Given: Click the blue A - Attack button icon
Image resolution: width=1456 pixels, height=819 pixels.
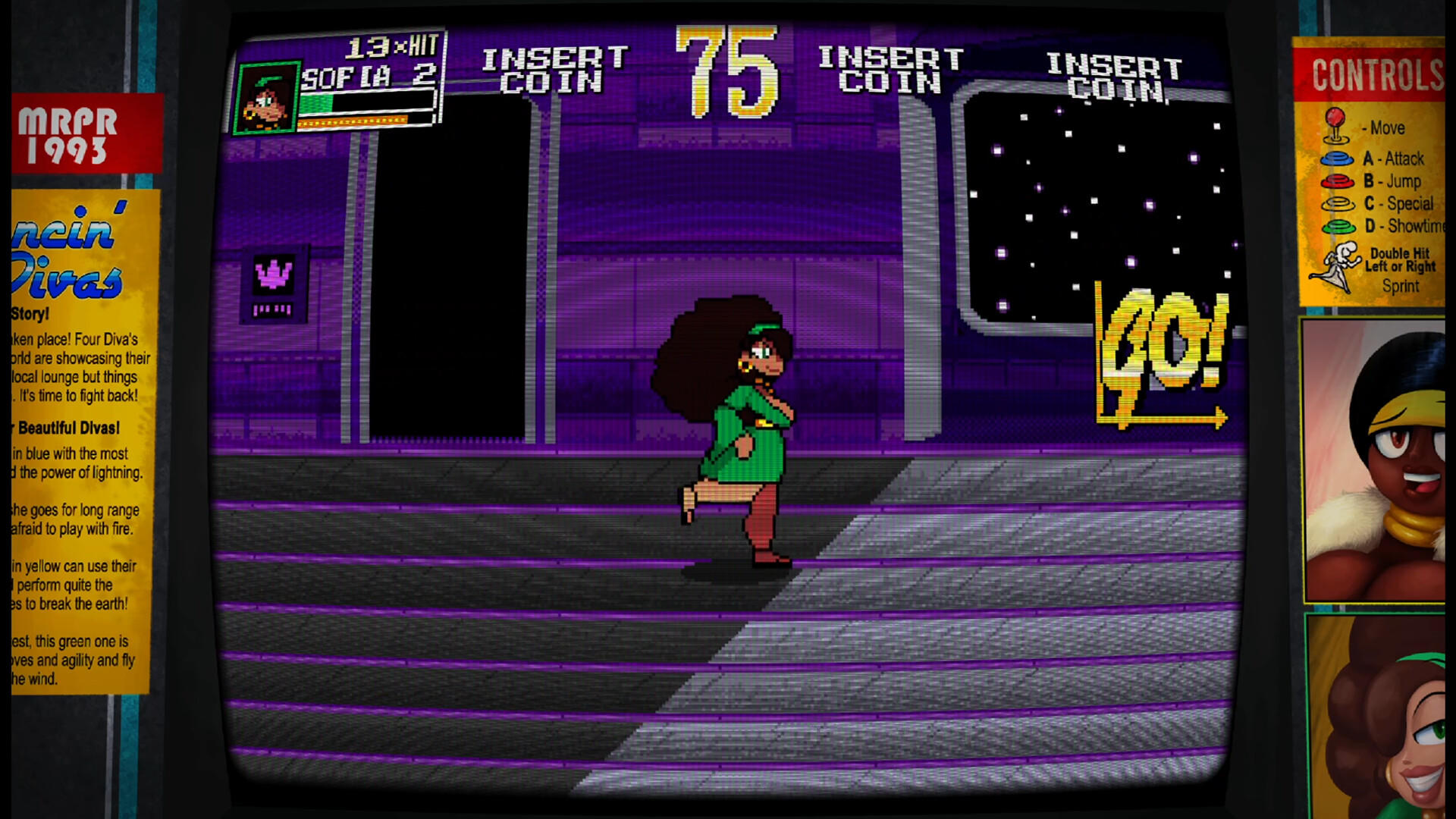Looking at the screenshot, I should pos(1337,159).
